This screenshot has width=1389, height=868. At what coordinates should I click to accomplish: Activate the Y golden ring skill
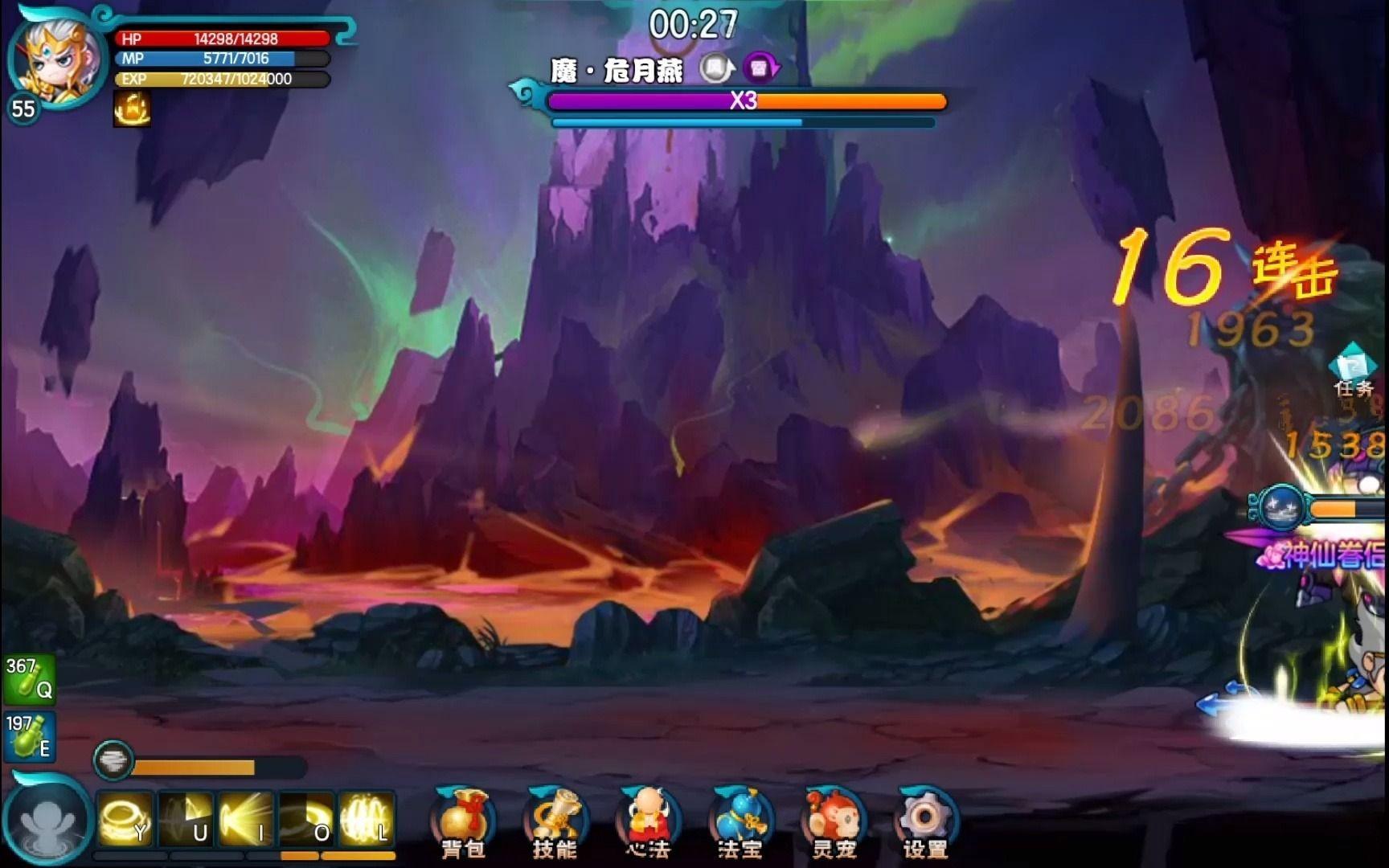(x=125, y=820)
